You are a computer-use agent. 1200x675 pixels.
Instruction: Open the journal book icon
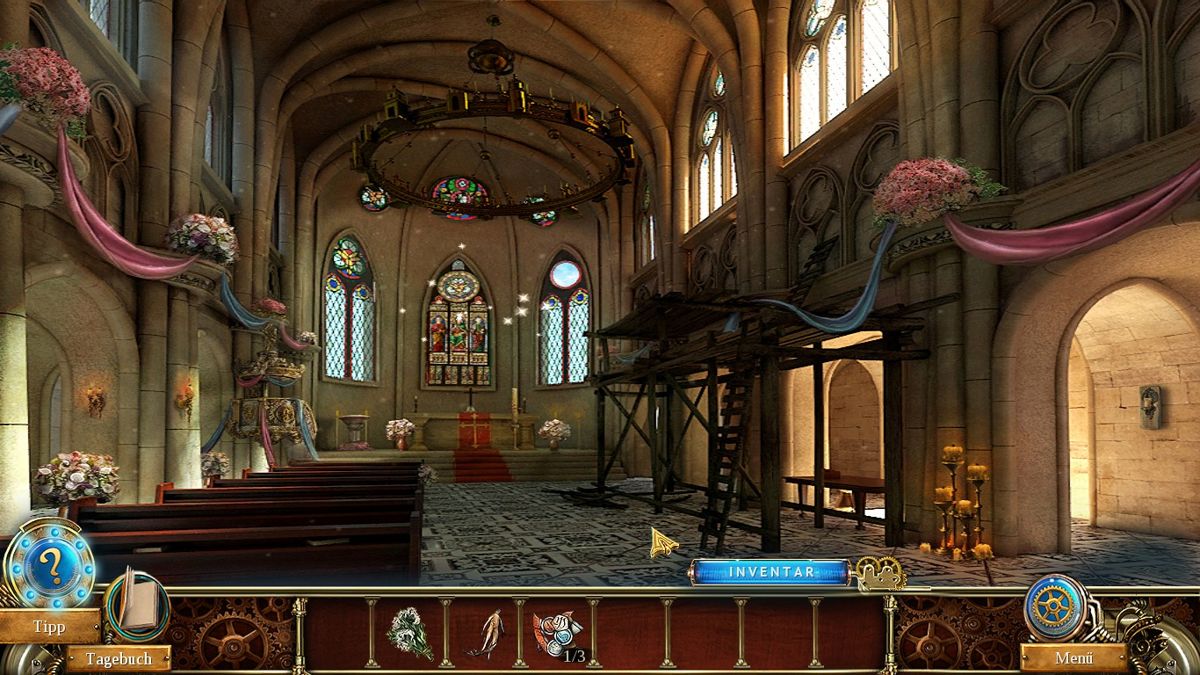pos(137,604)
